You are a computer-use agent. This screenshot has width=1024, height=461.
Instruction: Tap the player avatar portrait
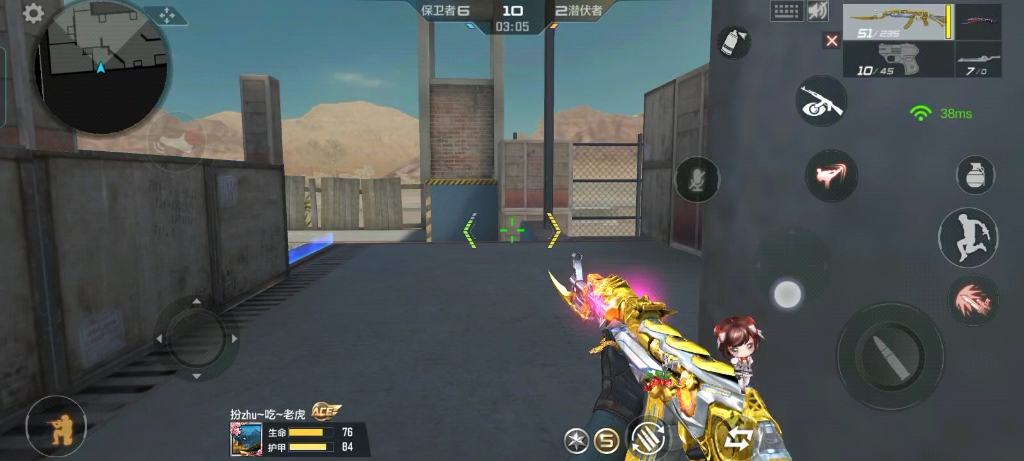click(x=246, y=439)
